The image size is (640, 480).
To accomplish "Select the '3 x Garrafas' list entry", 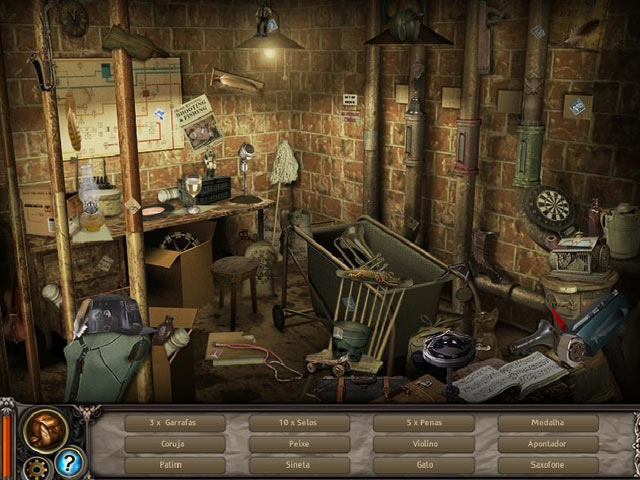I will click(175, 423).
